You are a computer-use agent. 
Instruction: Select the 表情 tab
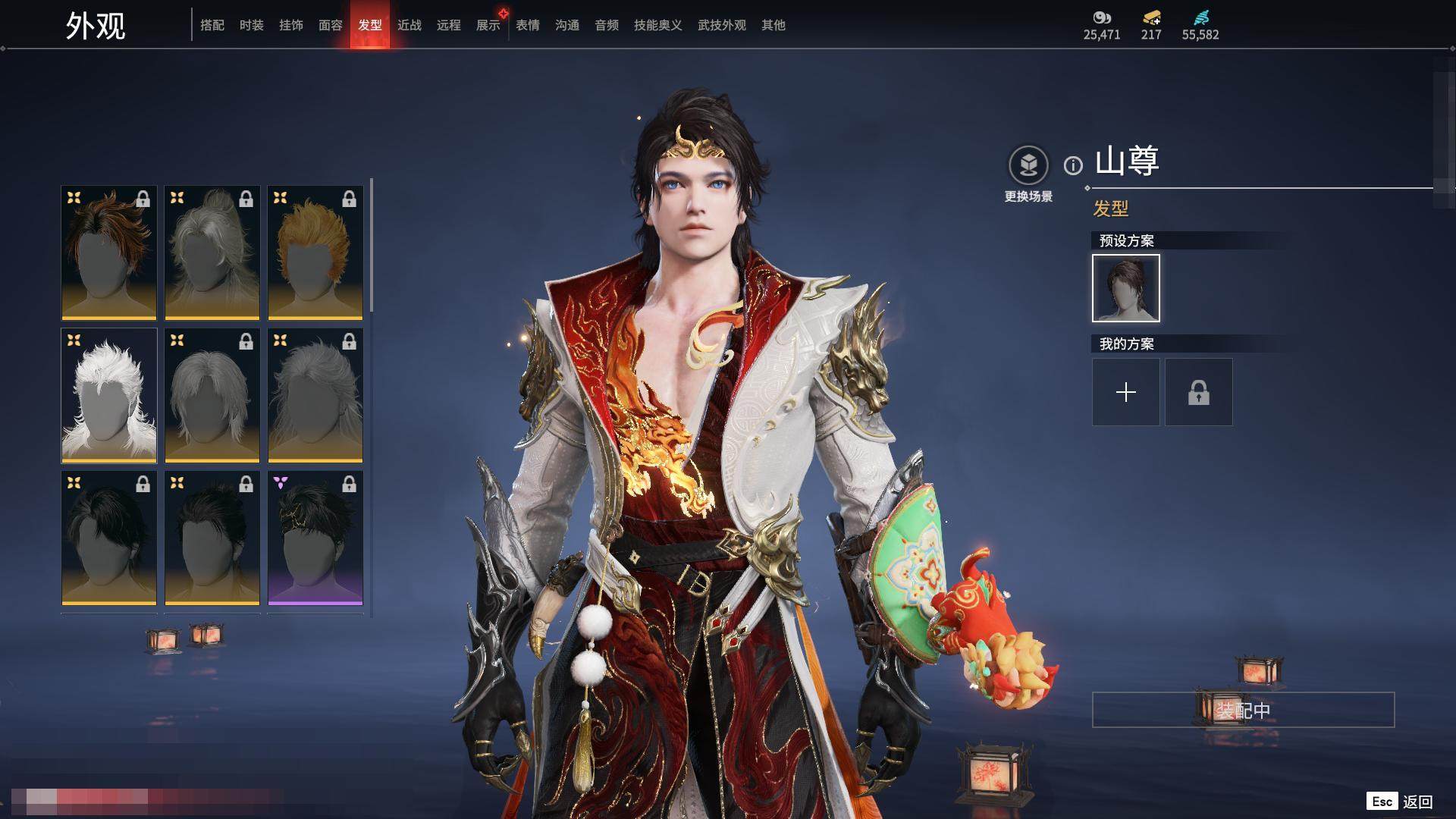528,25
